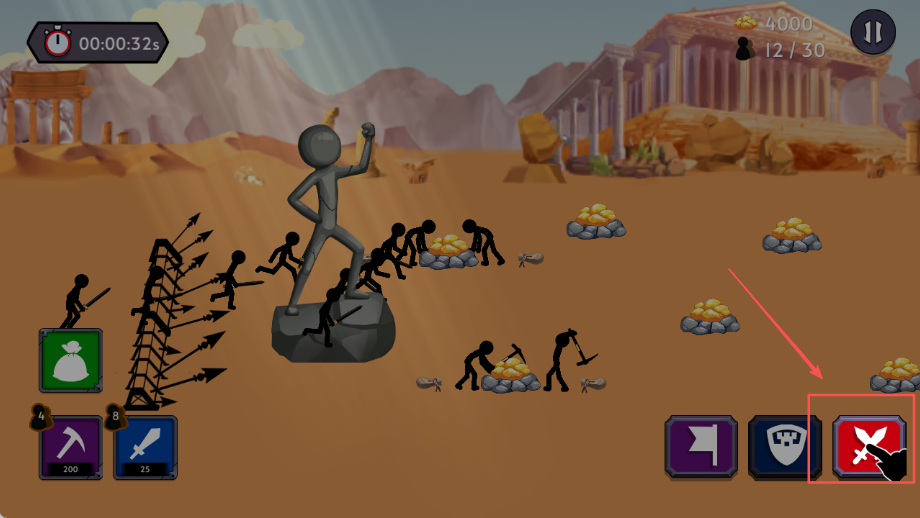Viewport: 920px width, 518px height.
Task: Choose the purple flag retreat command
Action: pos(701,447)
